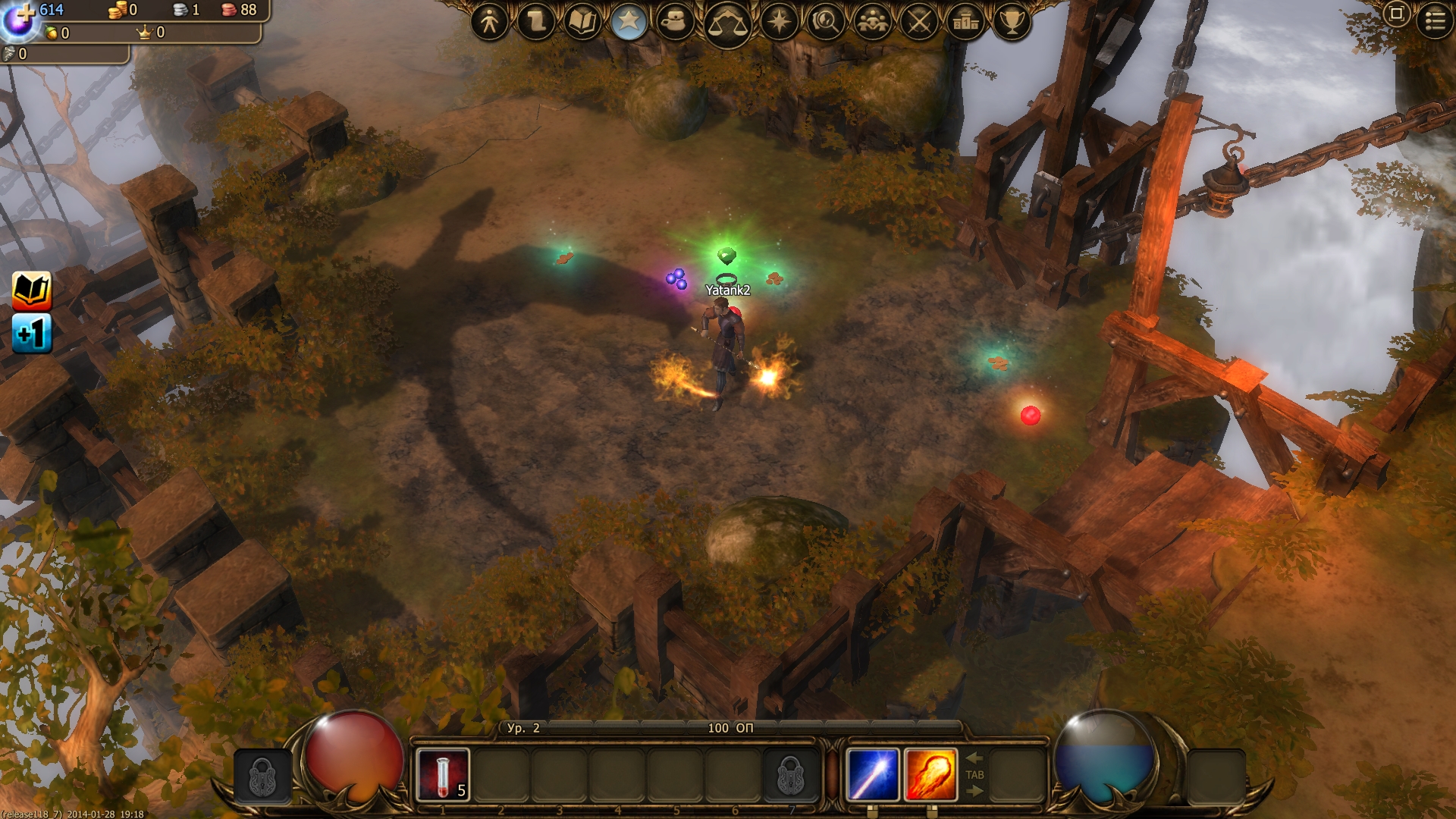Open the inventory bag
1456x819 pixels.
click(x=674, y=22)
